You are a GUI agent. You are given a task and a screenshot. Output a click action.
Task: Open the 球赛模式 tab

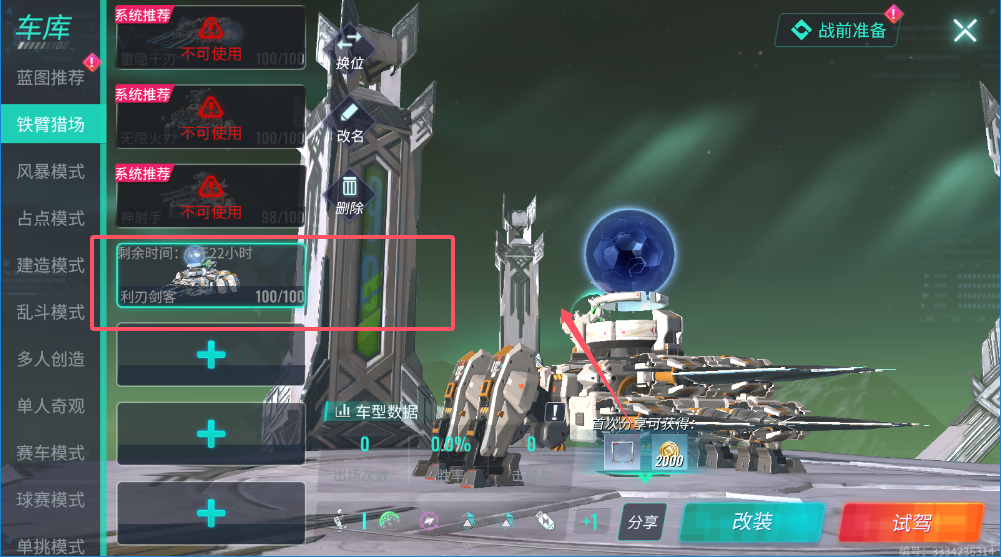[x=50, y=500]
